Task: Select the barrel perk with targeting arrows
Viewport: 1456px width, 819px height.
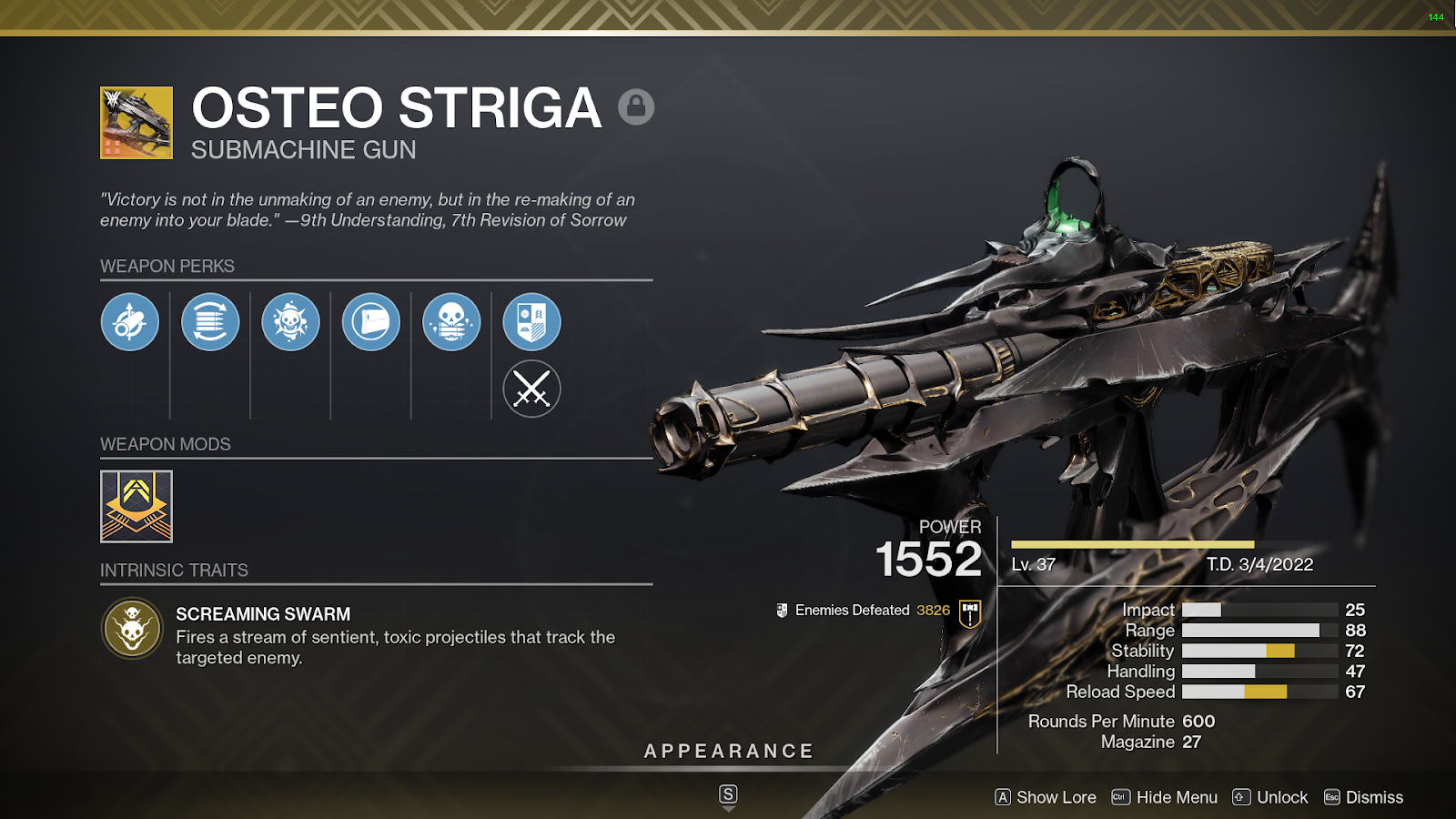Action: [130, 322]
